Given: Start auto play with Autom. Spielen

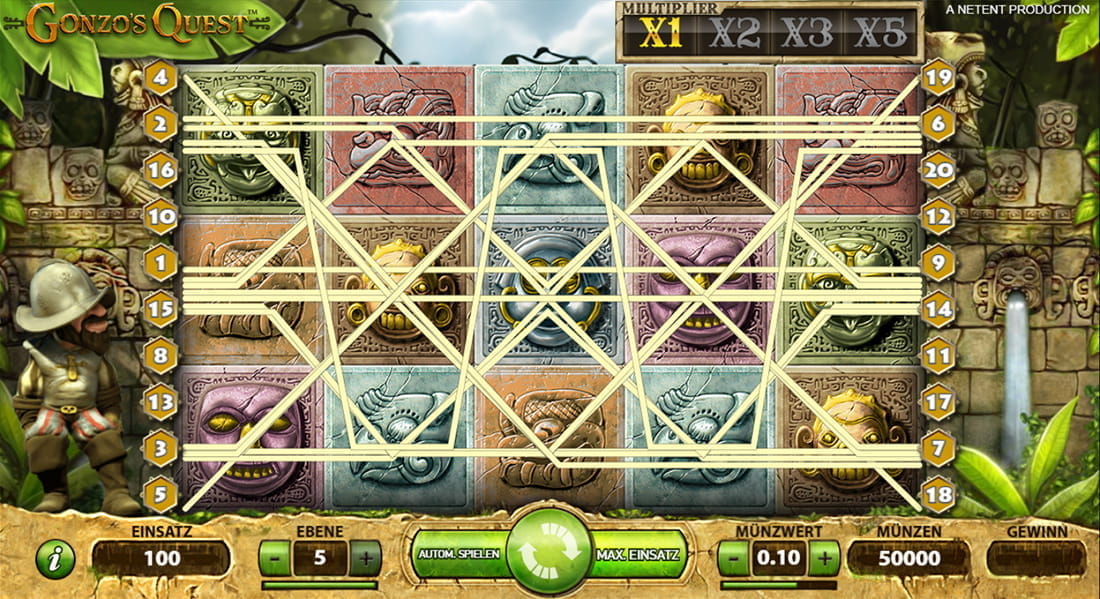Looking at the screenshot, I should coord(458,554).
